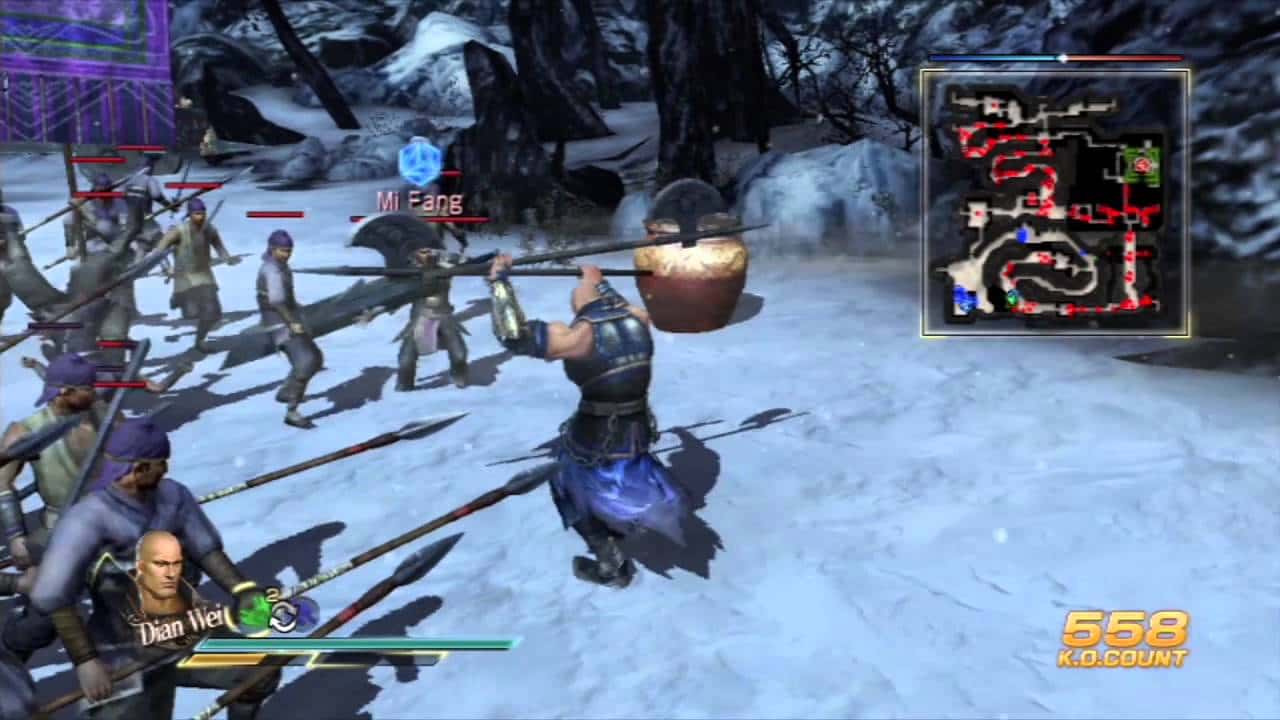The image size is (1280, 720).
Task: Select the blue marker above Mi Fang
Action: tap(420, 163)
